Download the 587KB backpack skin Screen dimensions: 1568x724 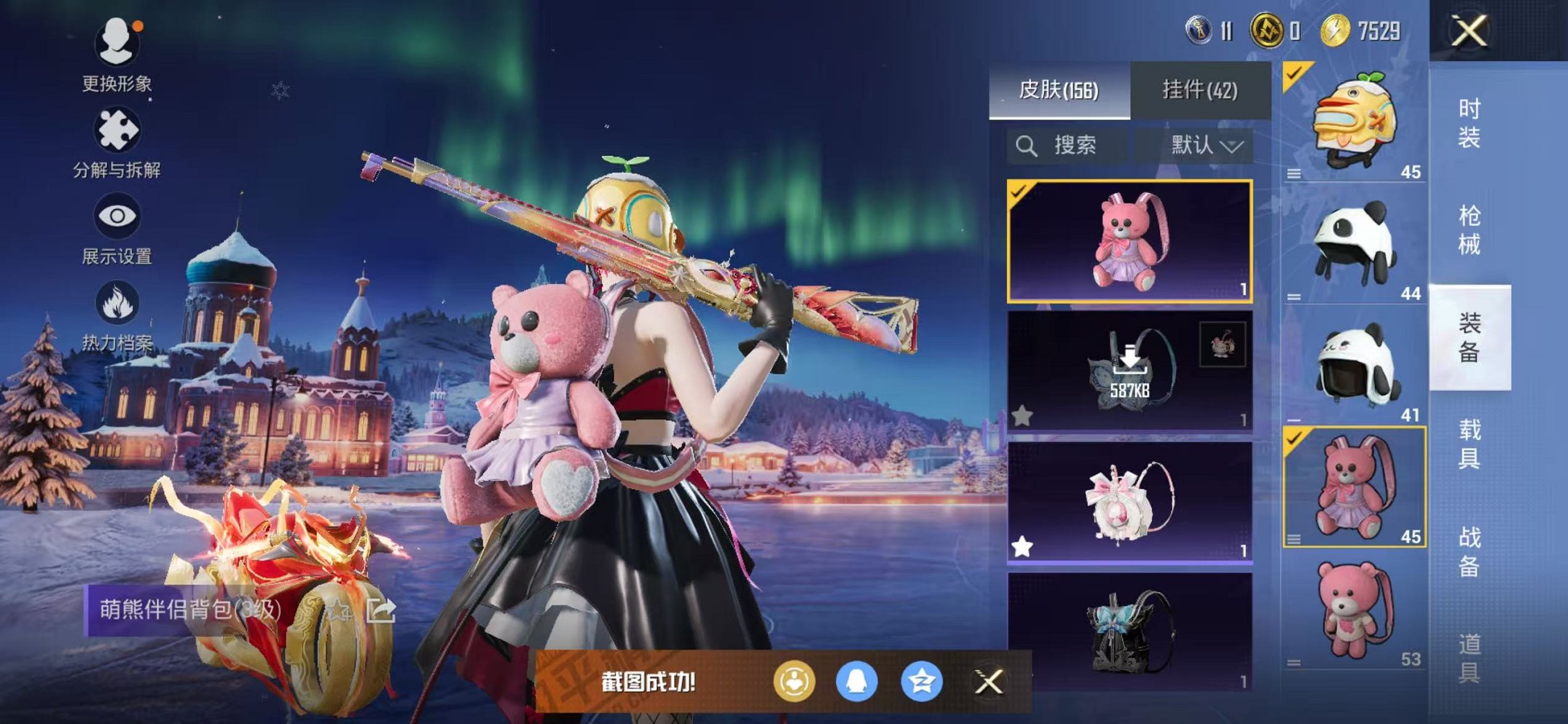1129,371
